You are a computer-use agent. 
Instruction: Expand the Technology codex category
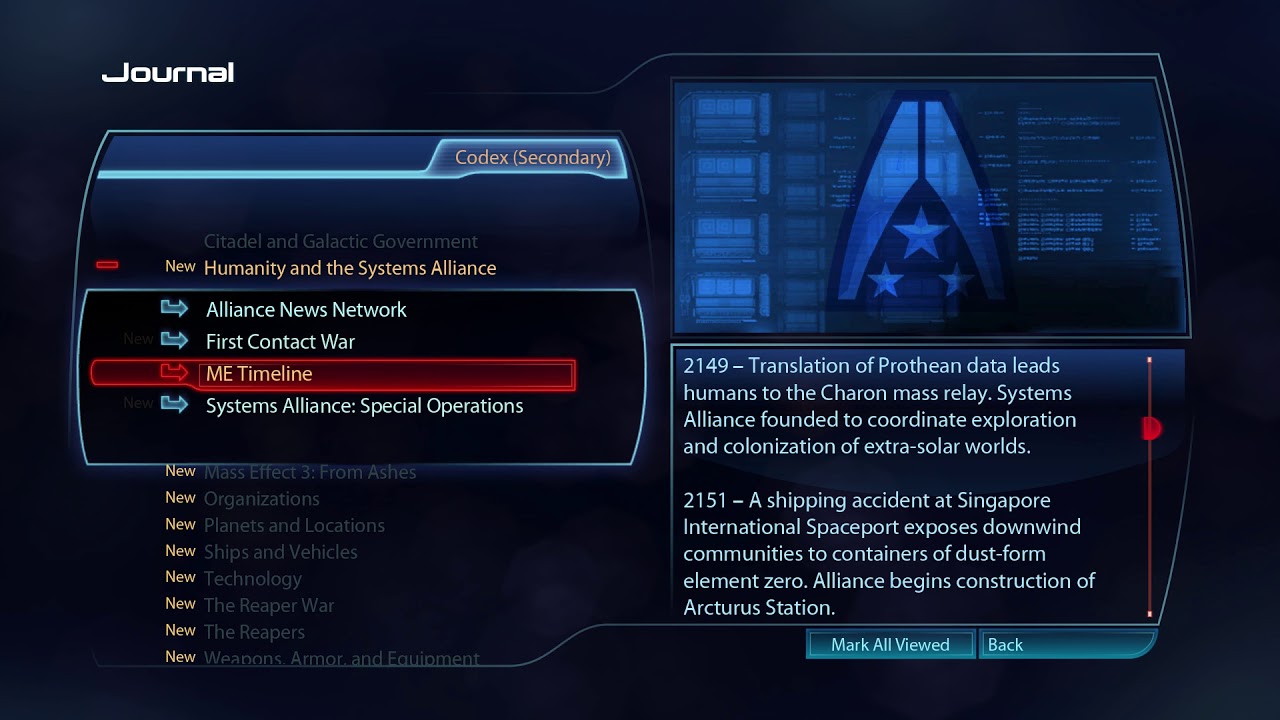(252, 578)
